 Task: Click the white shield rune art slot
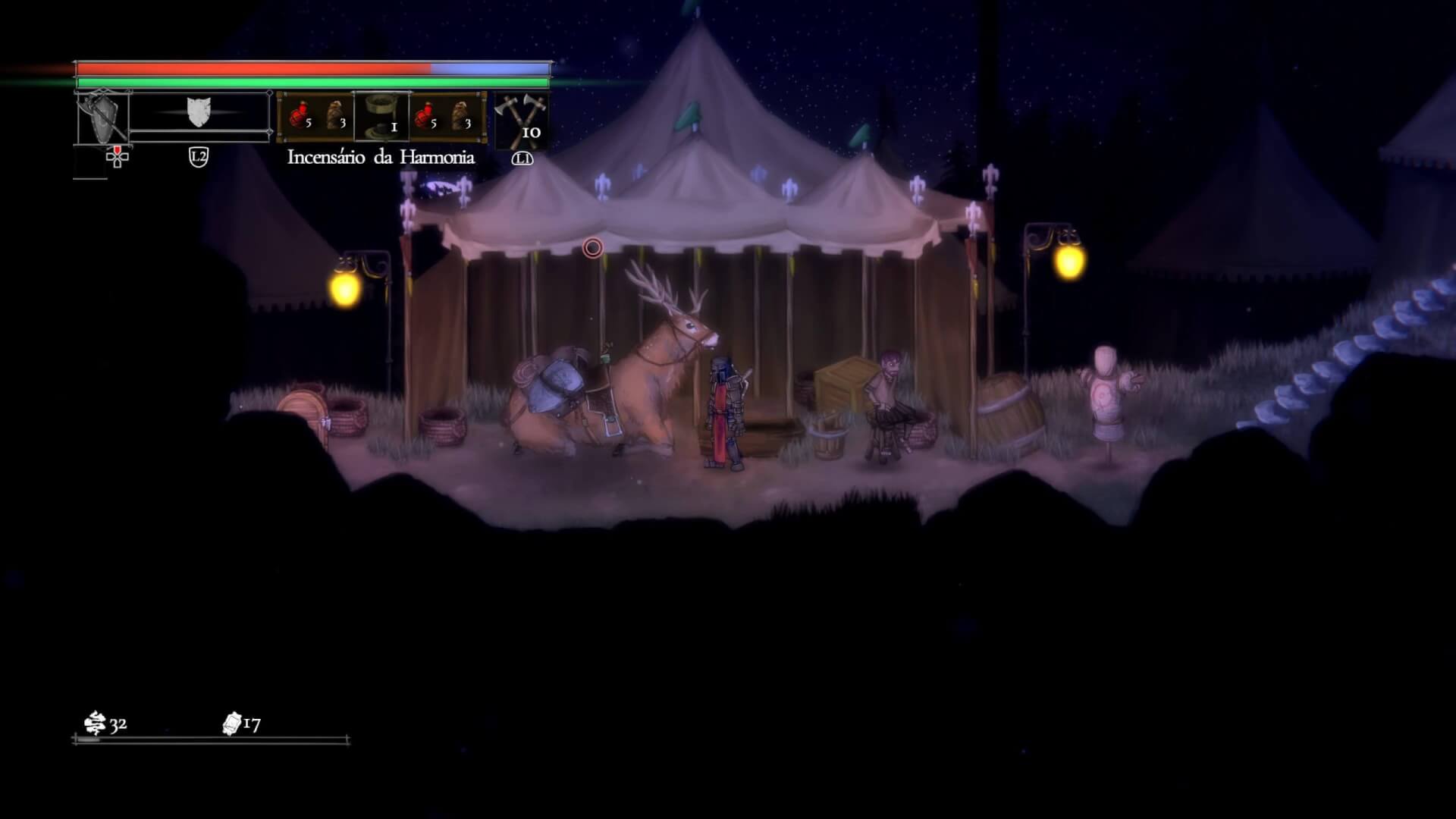coord(199,113)
